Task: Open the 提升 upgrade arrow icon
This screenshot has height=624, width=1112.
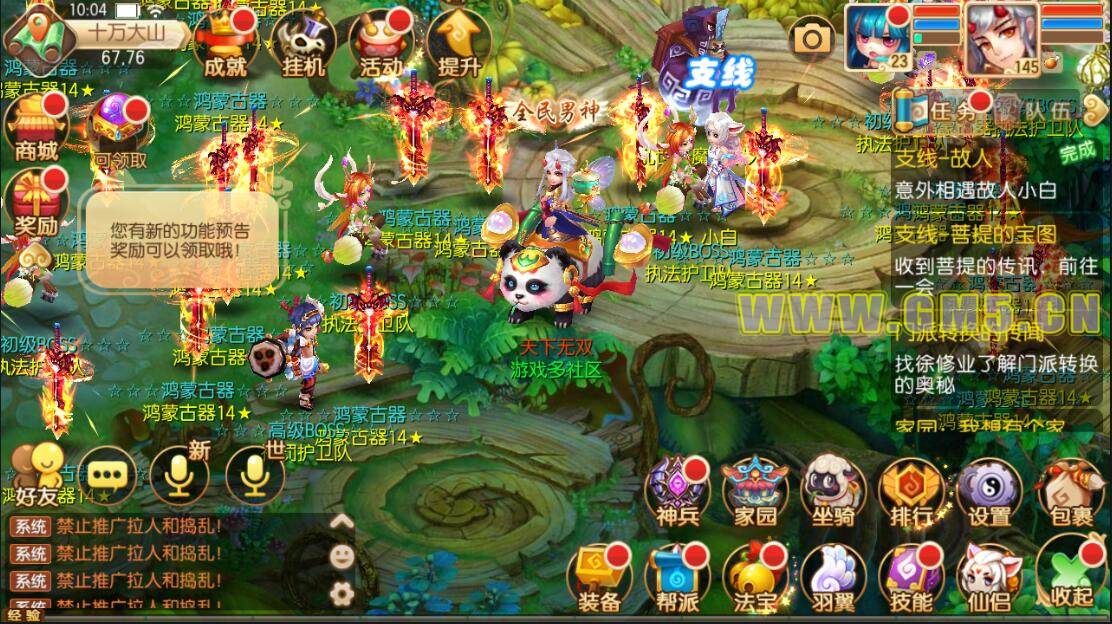Action: click(x=459, y=45)
